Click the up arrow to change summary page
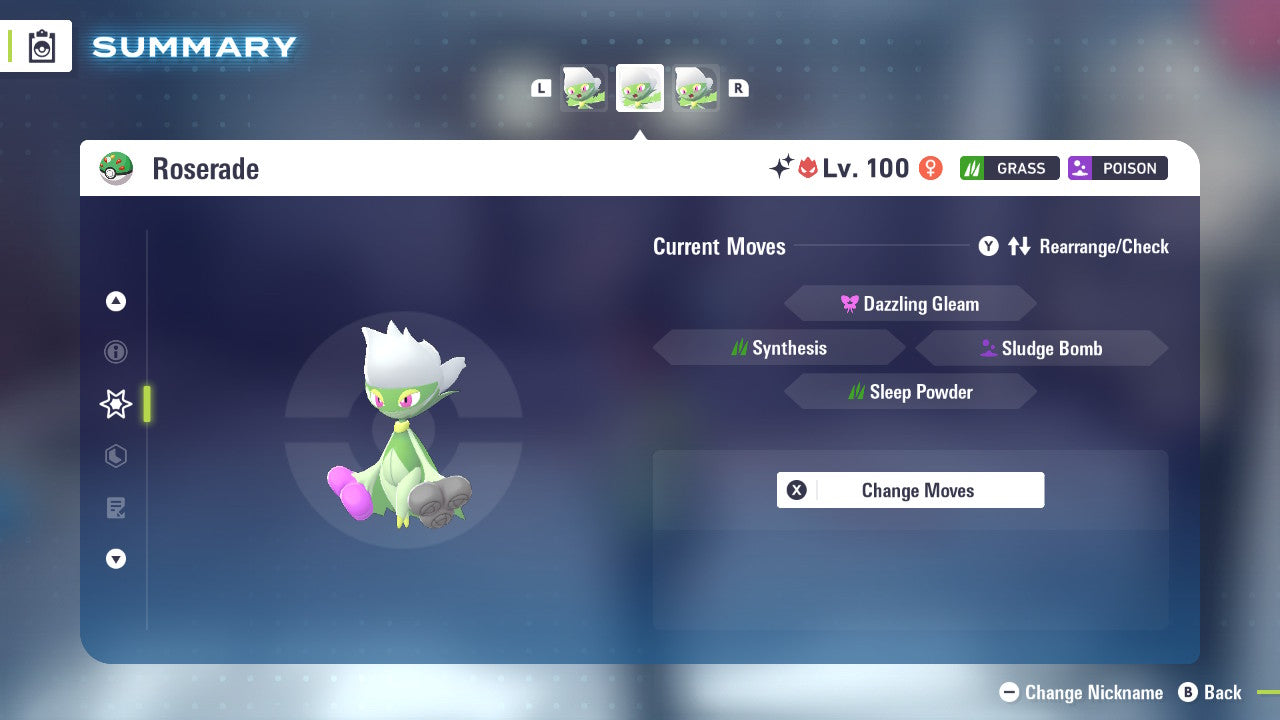Viewport: 1280px width, 720px height. [x=115, y=301]
